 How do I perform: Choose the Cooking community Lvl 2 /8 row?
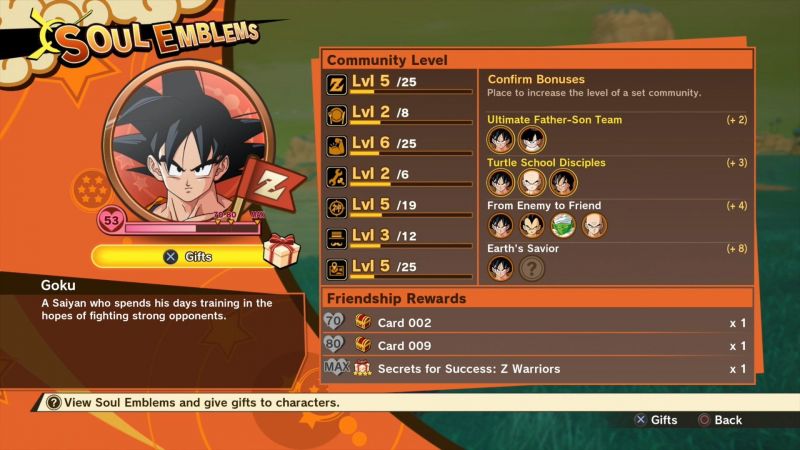pos(400,114)
